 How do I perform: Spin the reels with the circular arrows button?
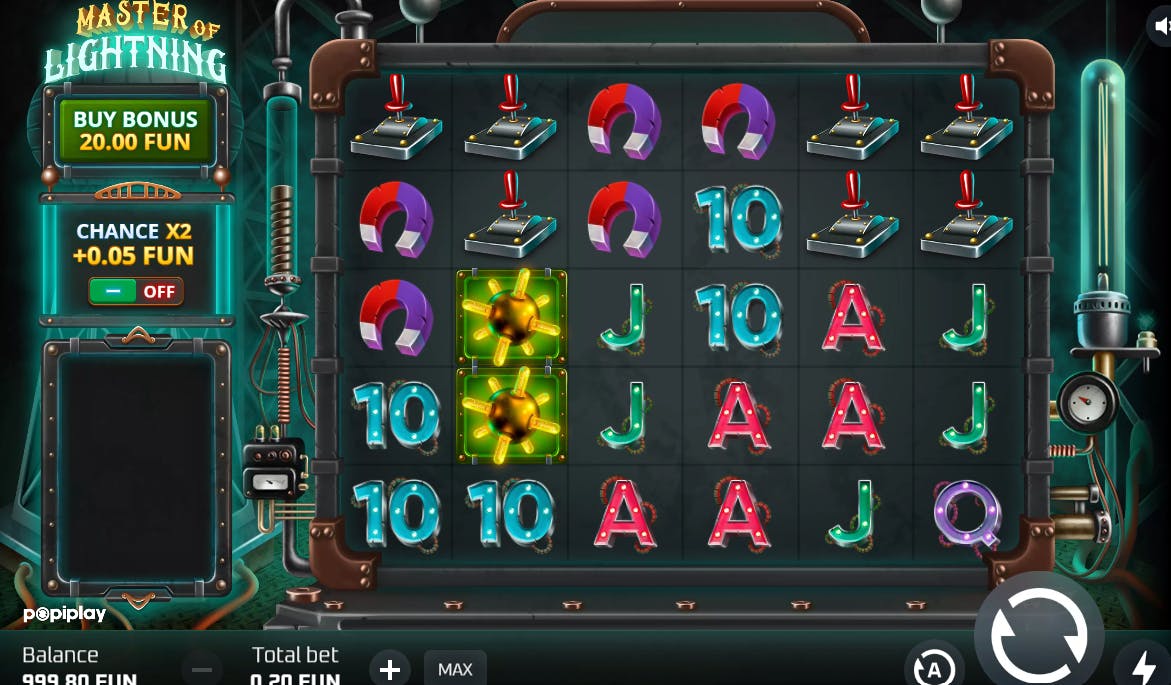1039,635
